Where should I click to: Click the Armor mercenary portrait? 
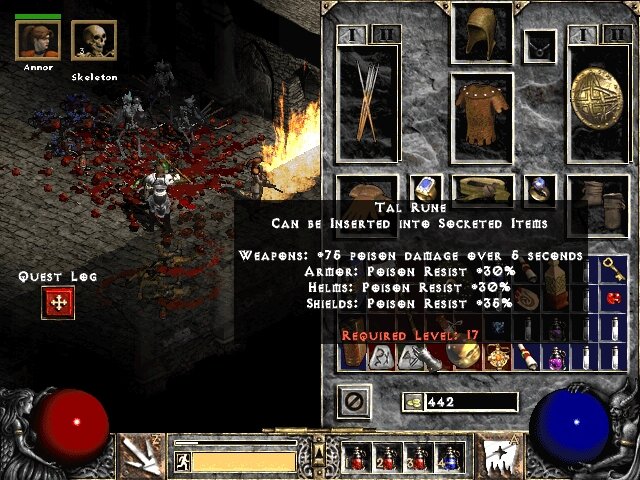point(38,41)
